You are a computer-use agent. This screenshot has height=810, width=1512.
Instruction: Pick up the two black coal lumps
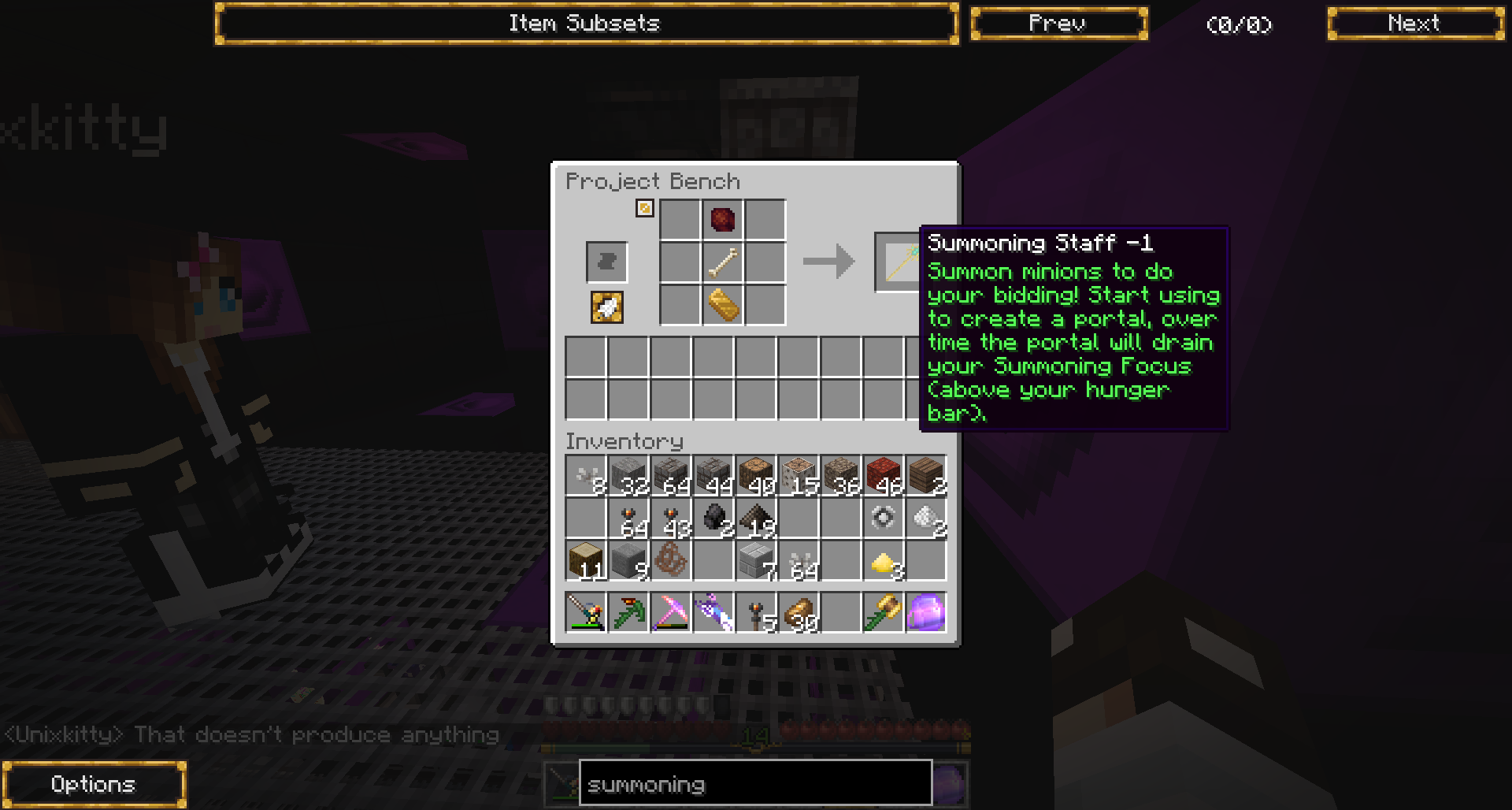coord(713,518)
